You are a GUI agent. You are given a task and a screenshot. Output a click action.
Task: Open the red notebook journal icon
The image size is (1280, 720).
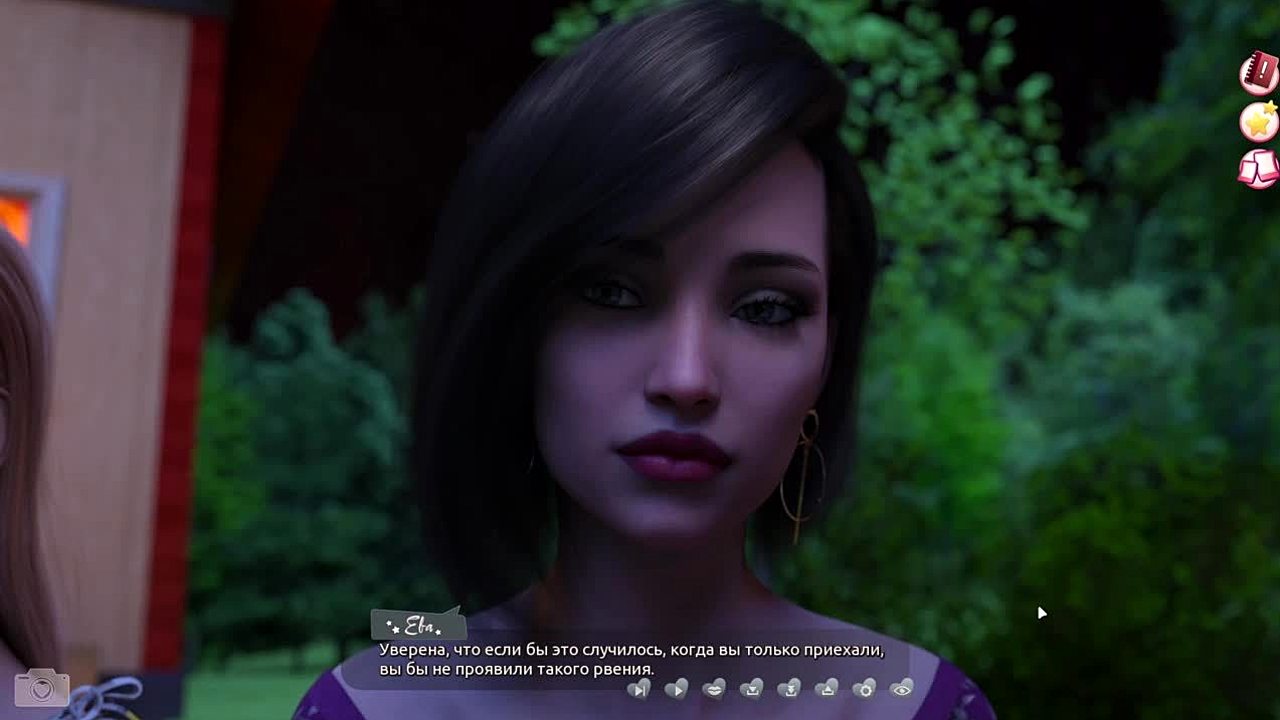pos(1259,72)
